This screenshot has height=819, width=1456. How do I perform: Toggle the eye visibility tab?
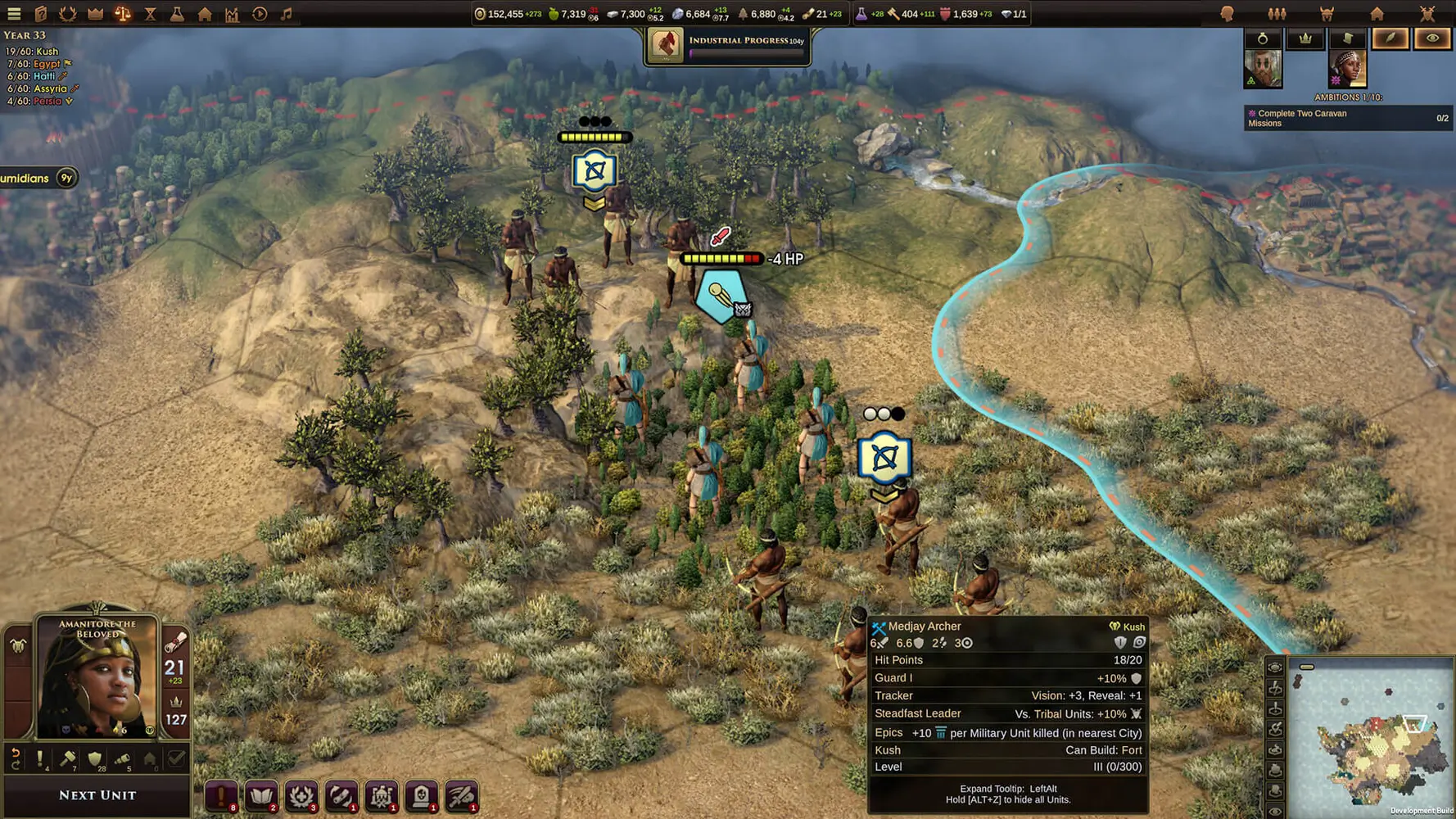tap(1431, 38)
